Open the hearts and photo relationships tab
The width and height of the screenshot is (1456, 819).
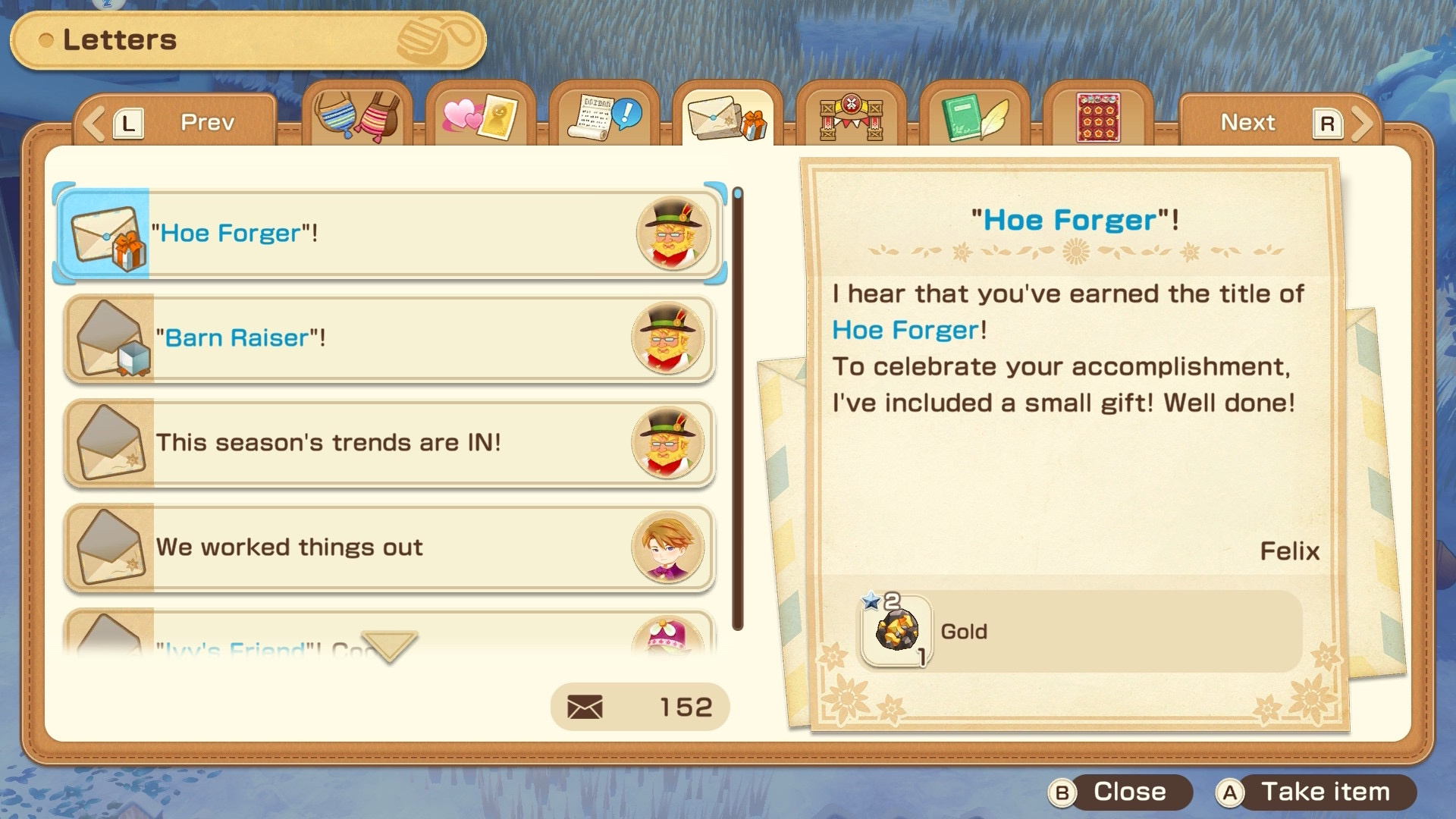pos(480,117)
